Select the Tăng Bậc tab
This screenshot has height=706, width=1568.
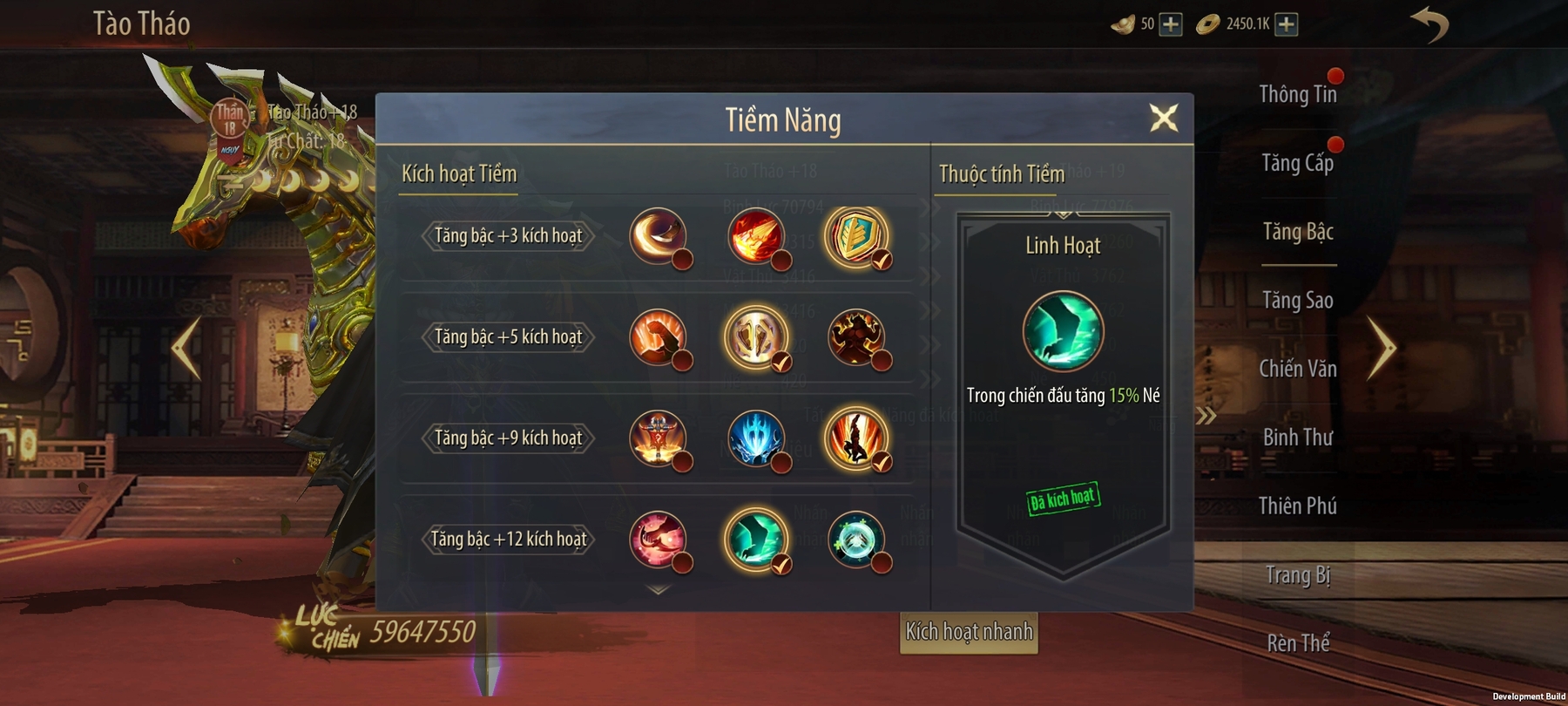point(1297,232)
